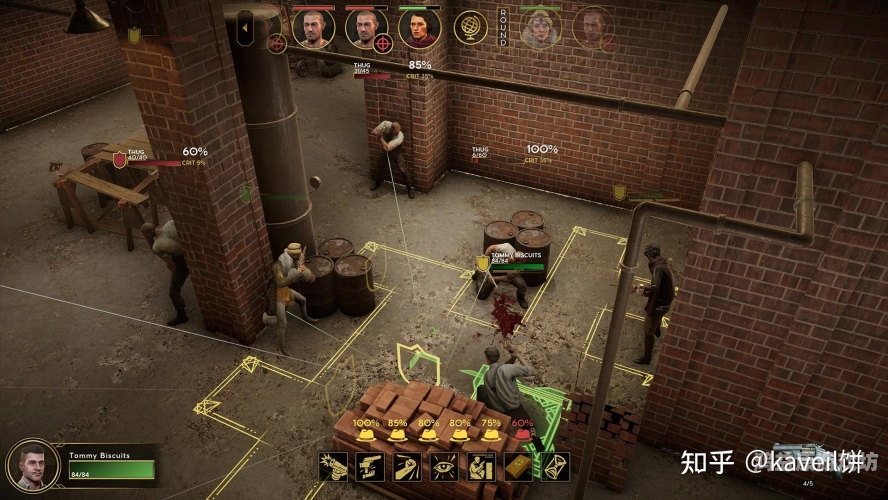Collapse the turn order with arrow button

(245, 28)
